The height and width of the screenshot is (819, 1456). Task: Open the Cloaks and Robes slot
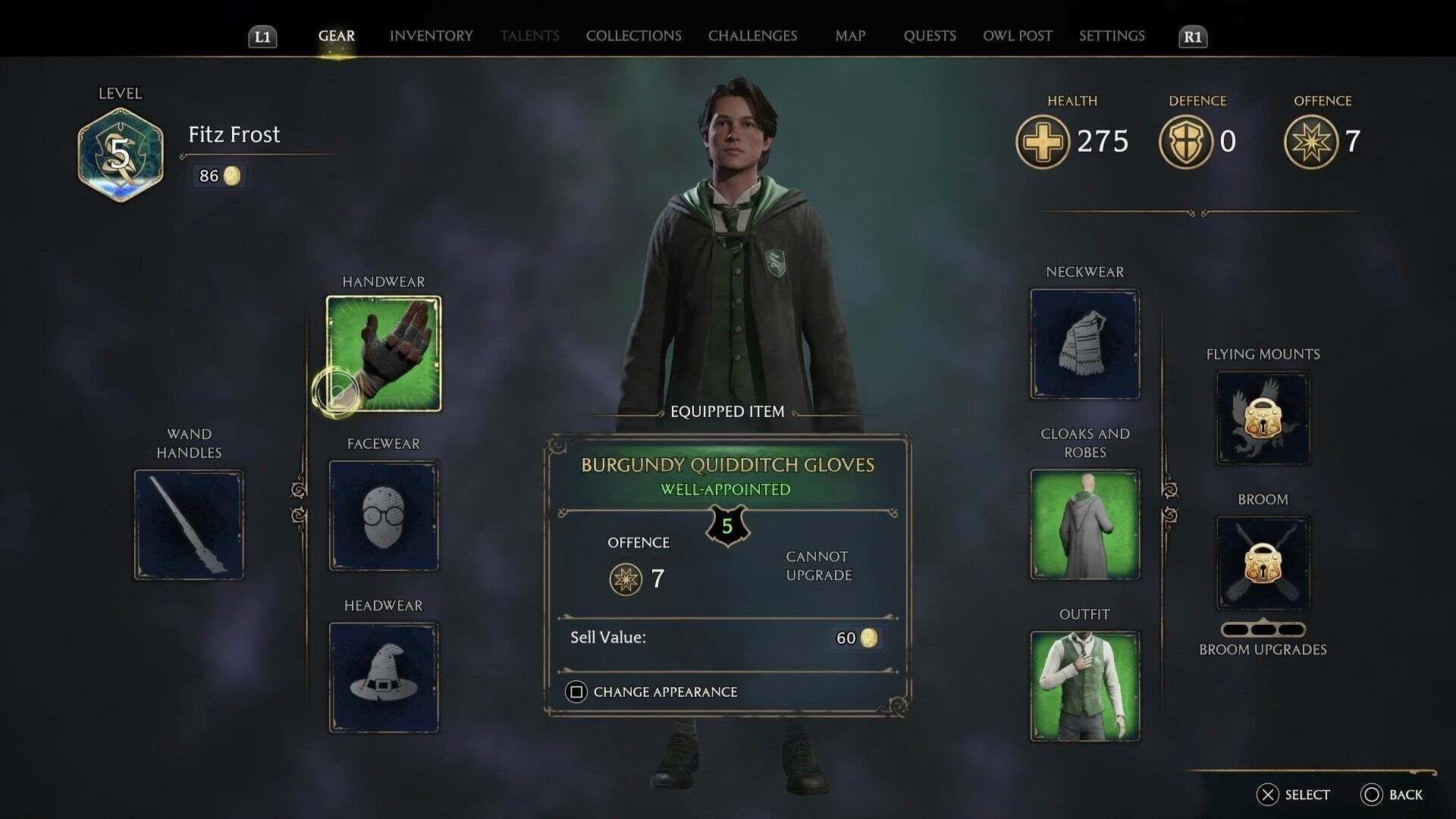1084,525
